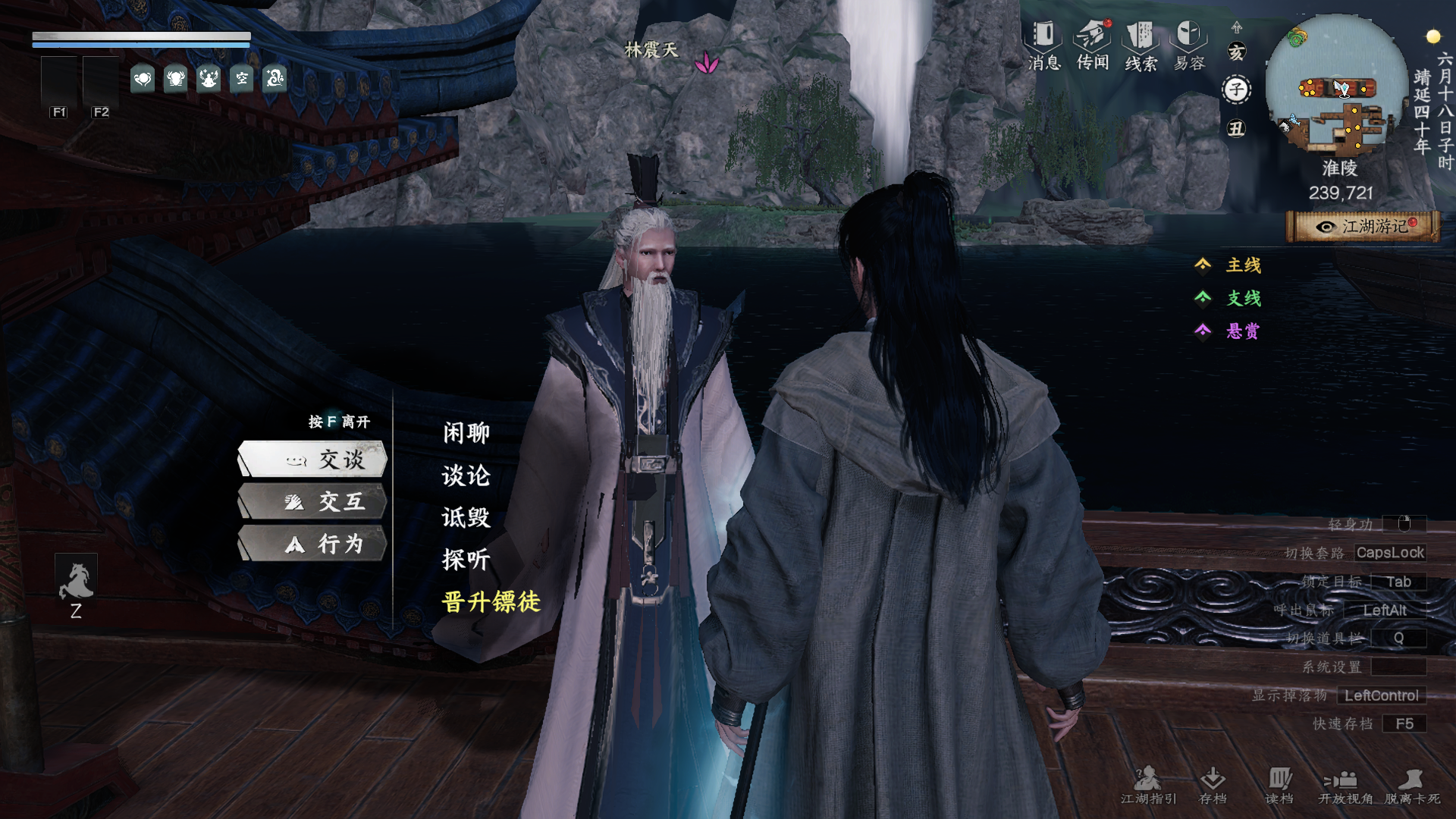Image resolution: width=1456 pixels, height=819 pixels.
Task: Pick the 诋毁 slander option
Action: 466,518
